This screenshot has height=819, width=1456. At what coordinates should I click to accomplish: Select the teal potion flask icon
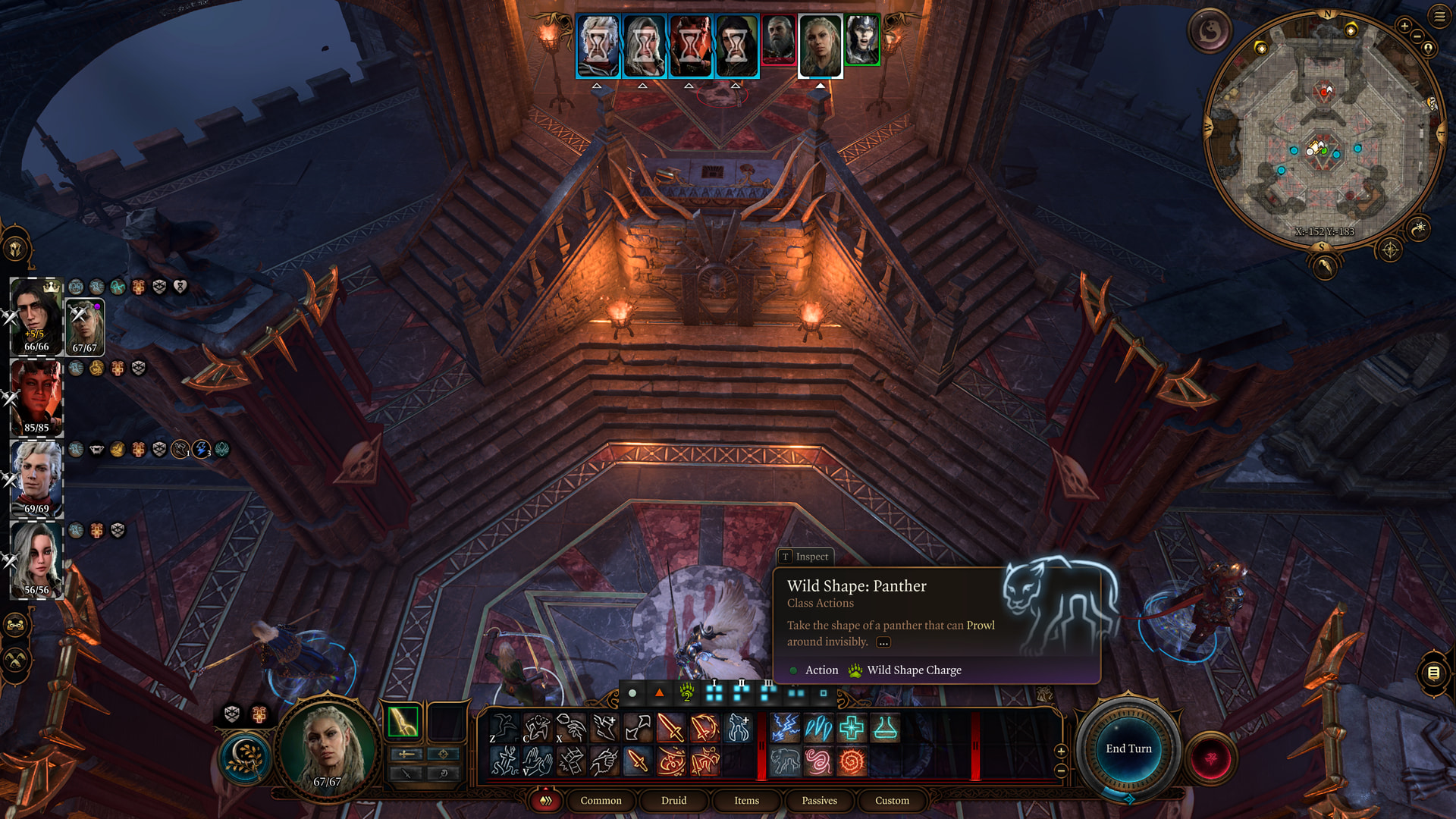coord(885,728)
